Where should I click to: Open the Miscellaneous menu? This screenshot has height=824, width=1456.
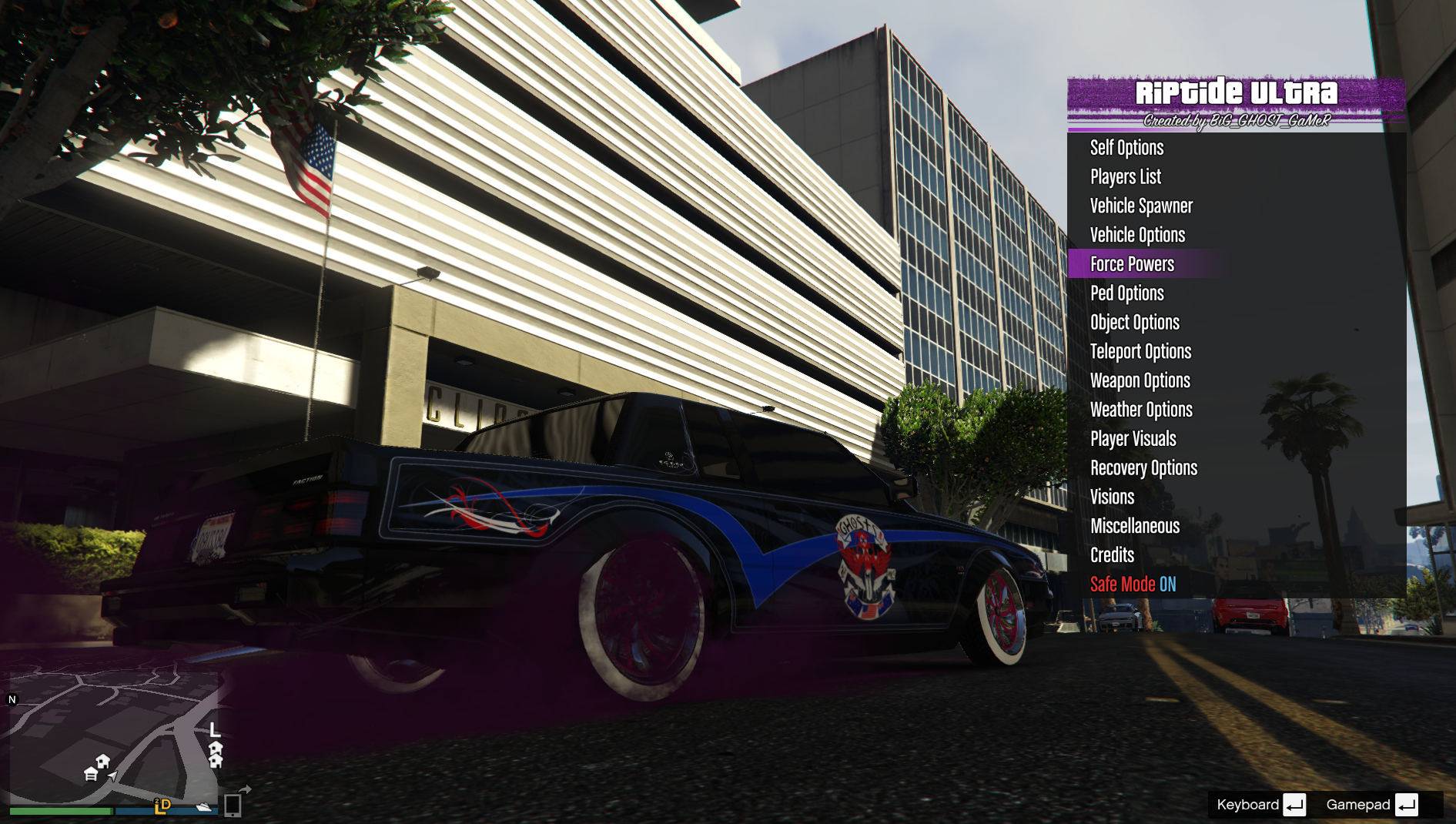pyautogui.click(x=1135, y=527)
